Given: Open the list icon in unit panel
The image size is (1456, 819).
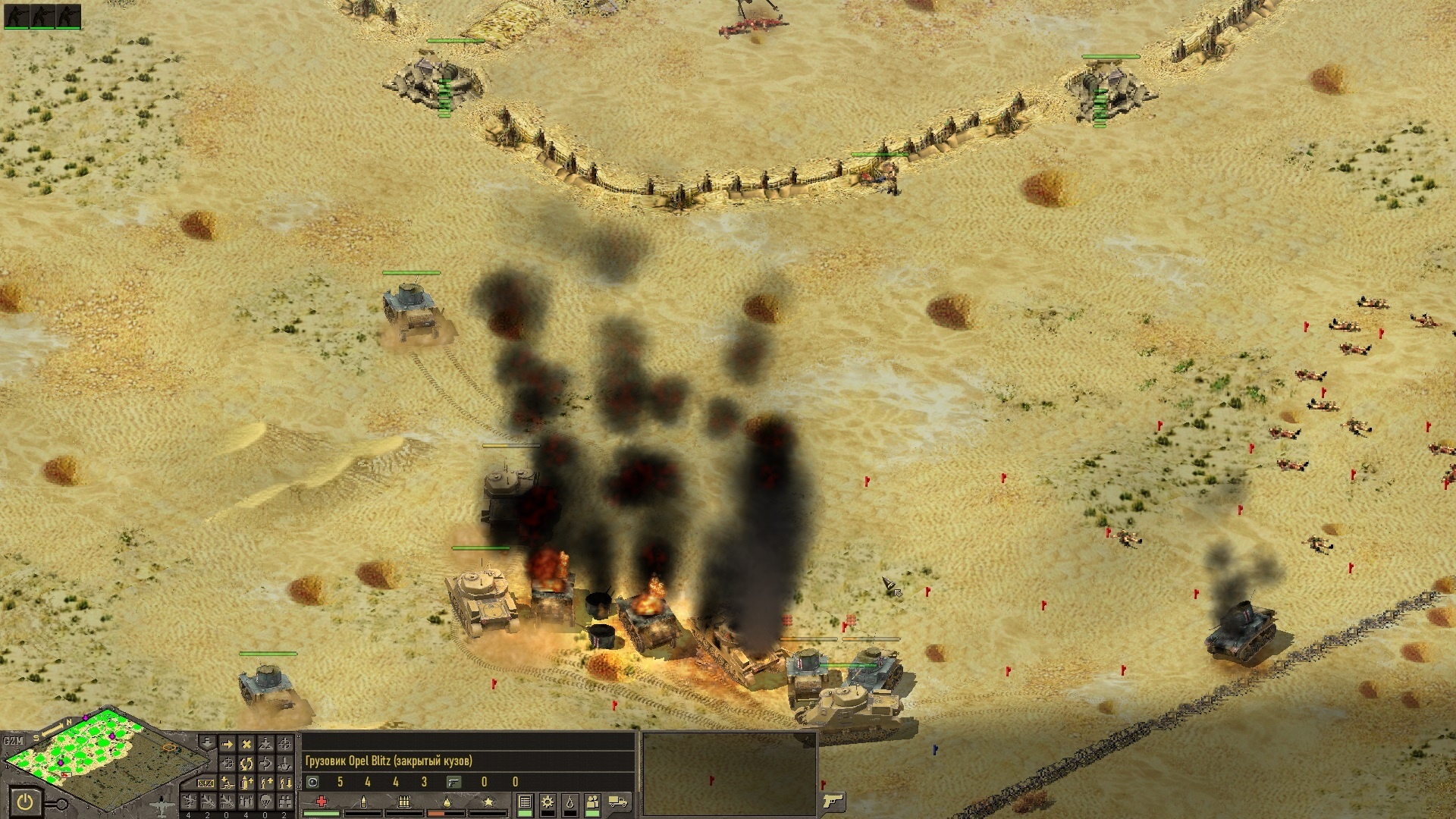Looking at the screenshot, I should (525, 802).
